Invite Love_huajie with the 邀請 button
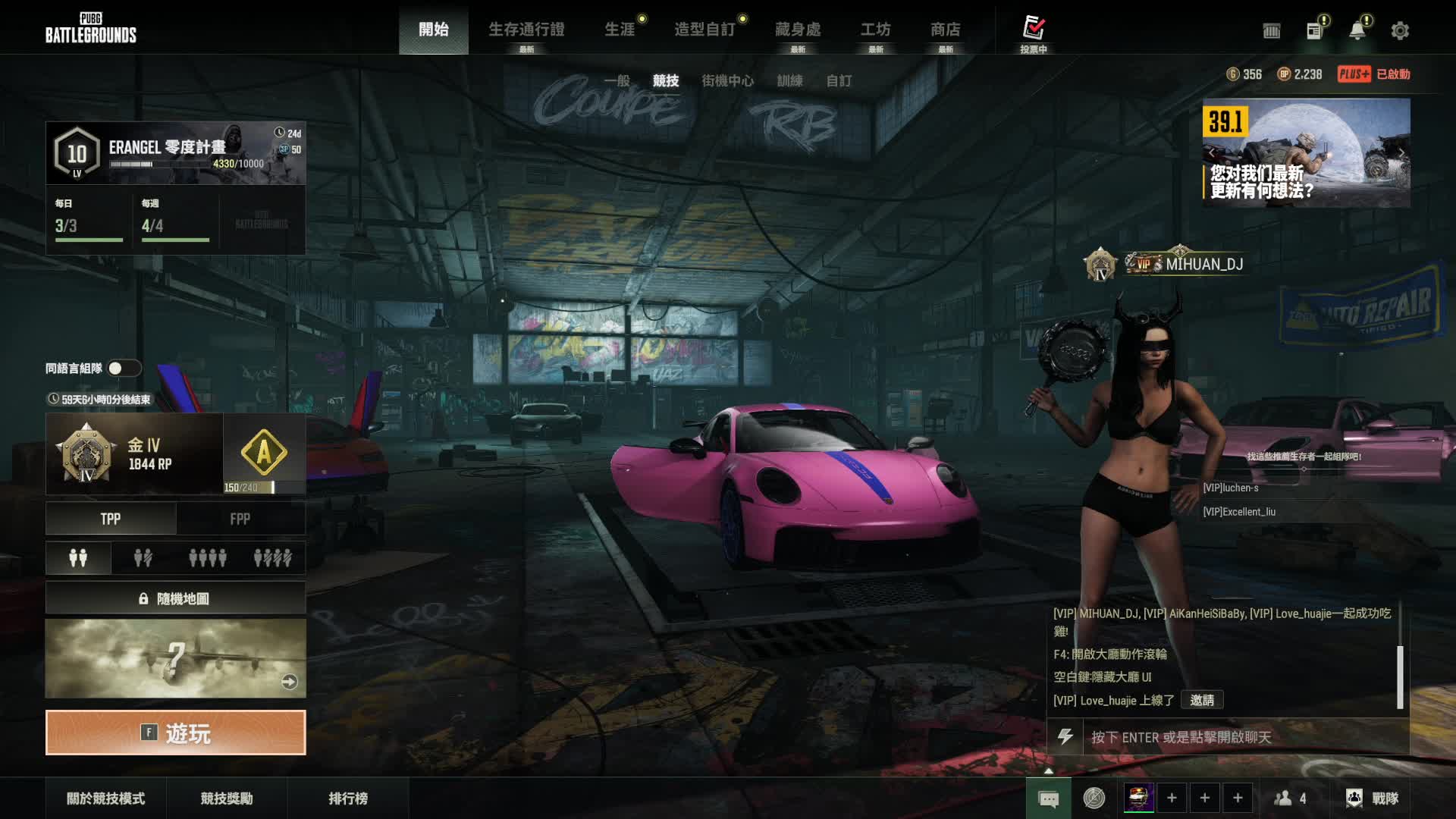 click(x=1202, y=700)
